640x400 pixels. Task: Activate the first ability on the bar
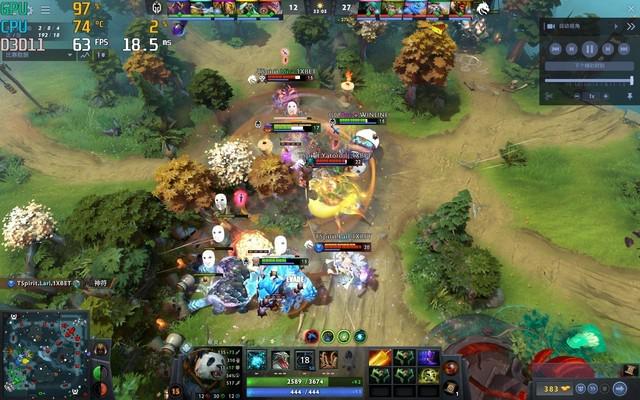tap(257, 361)
